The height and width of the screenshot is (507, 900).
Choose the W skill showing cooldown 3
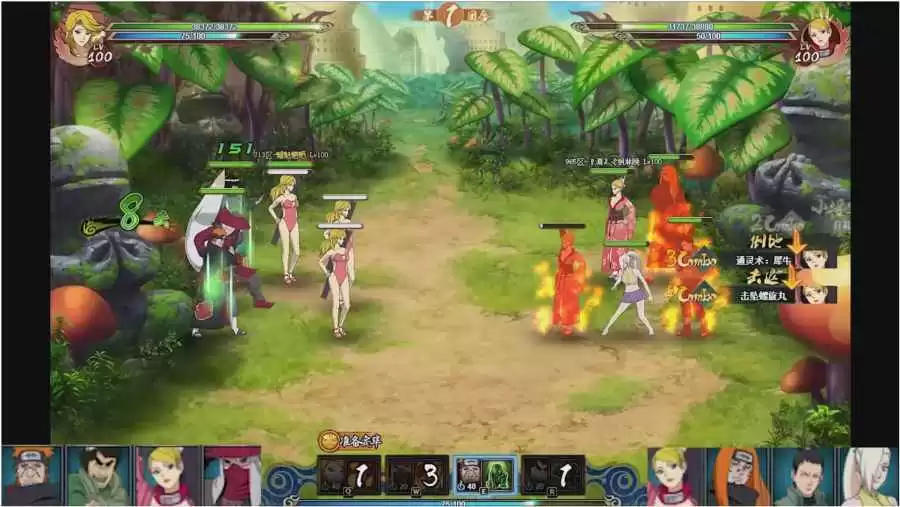pyautogui.click(x=417, y=475)
